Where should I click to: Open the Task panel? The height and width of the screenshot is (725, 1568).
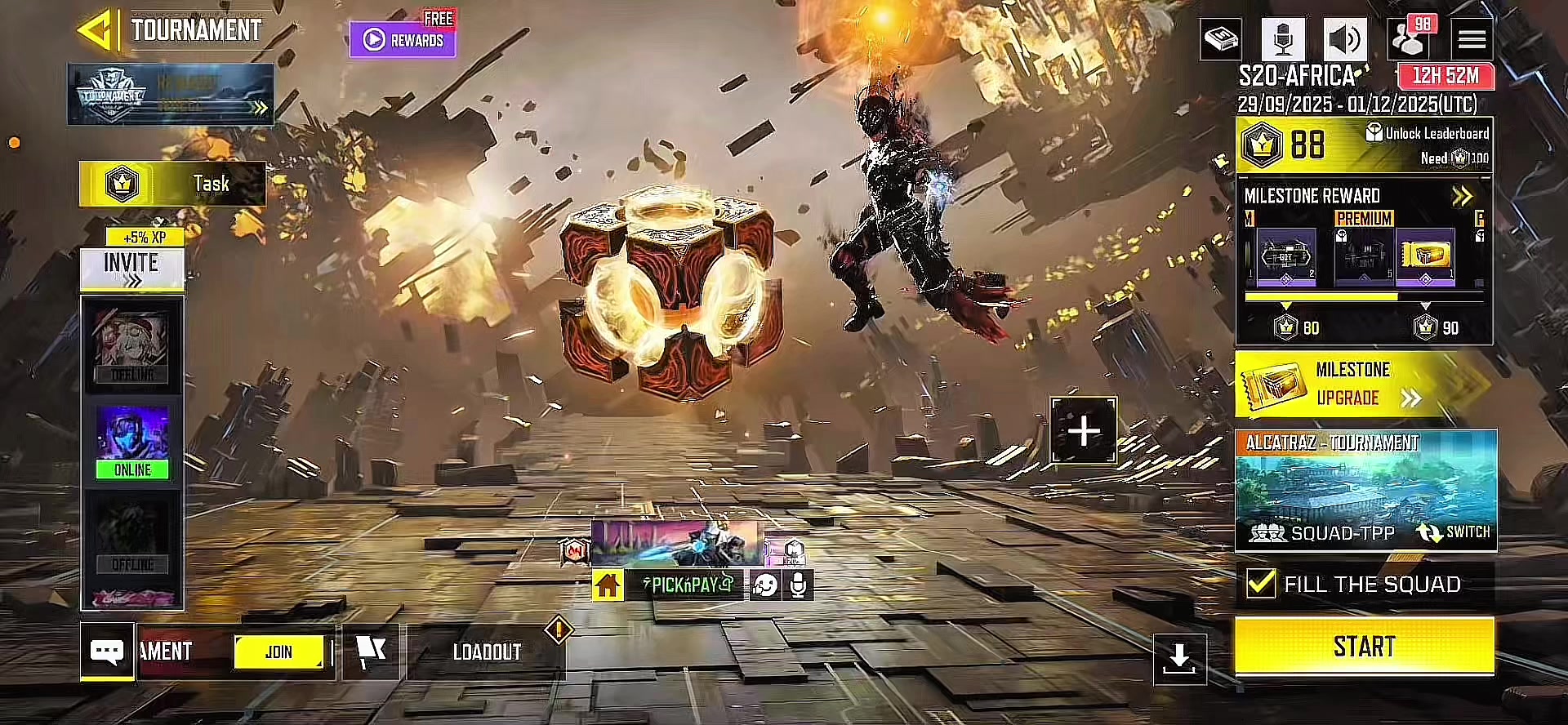tap(172, 184)
